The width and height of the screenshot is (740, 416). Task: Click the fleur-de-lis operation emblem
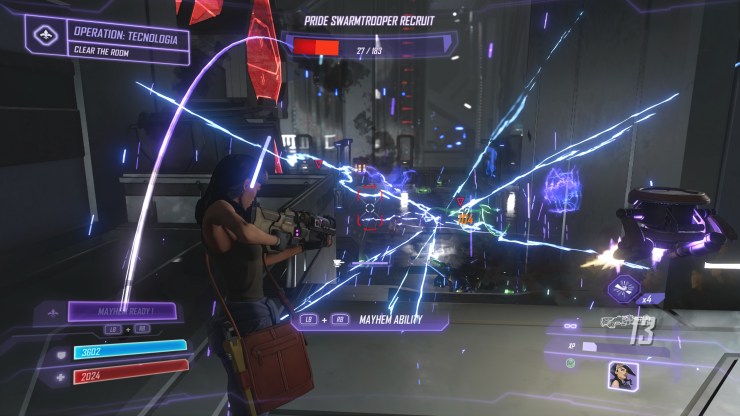(43, 36)
